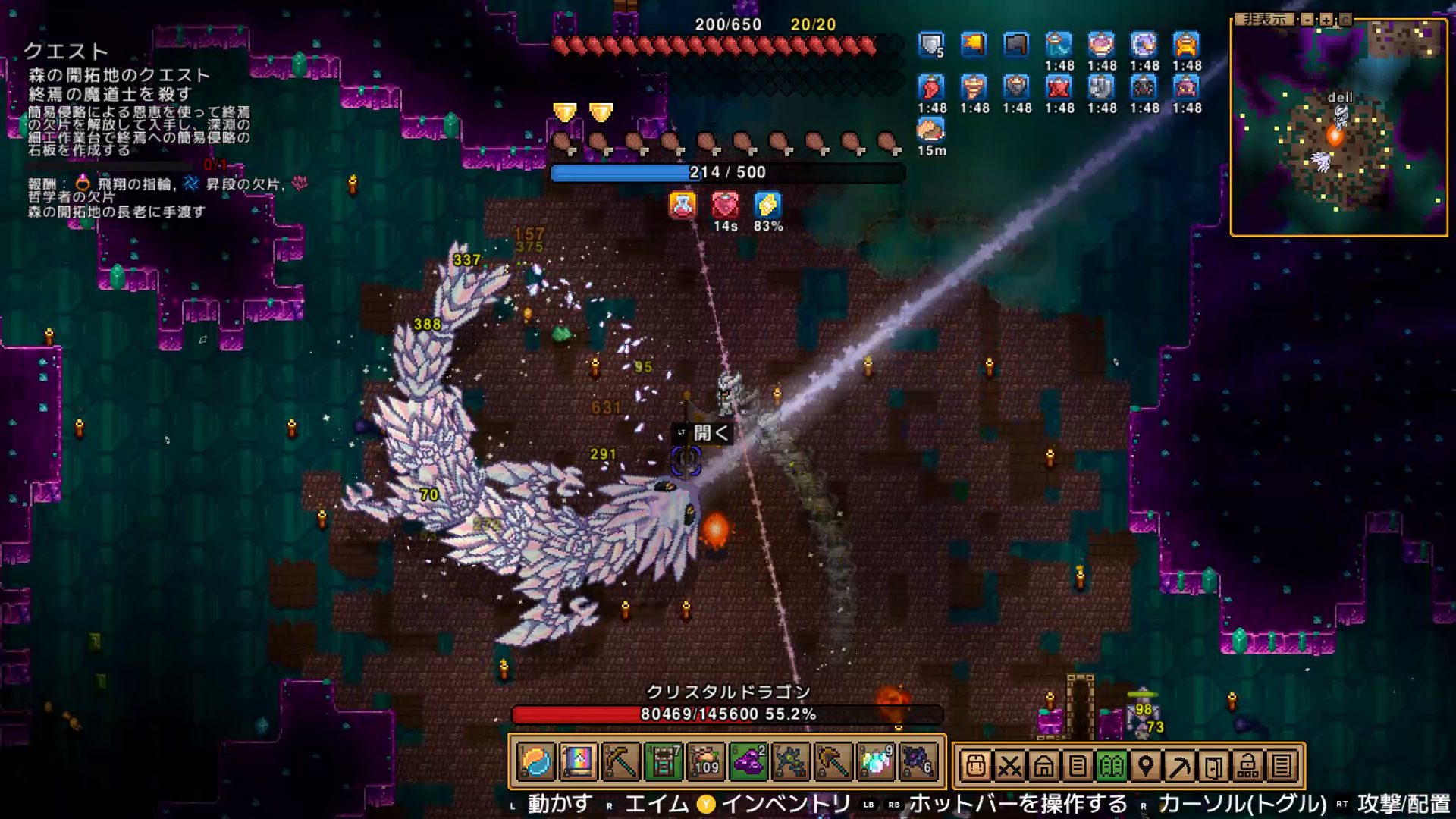Open the green open-book journal button
Screen dimensions: 1456x819
click(x=1112, y=766)
